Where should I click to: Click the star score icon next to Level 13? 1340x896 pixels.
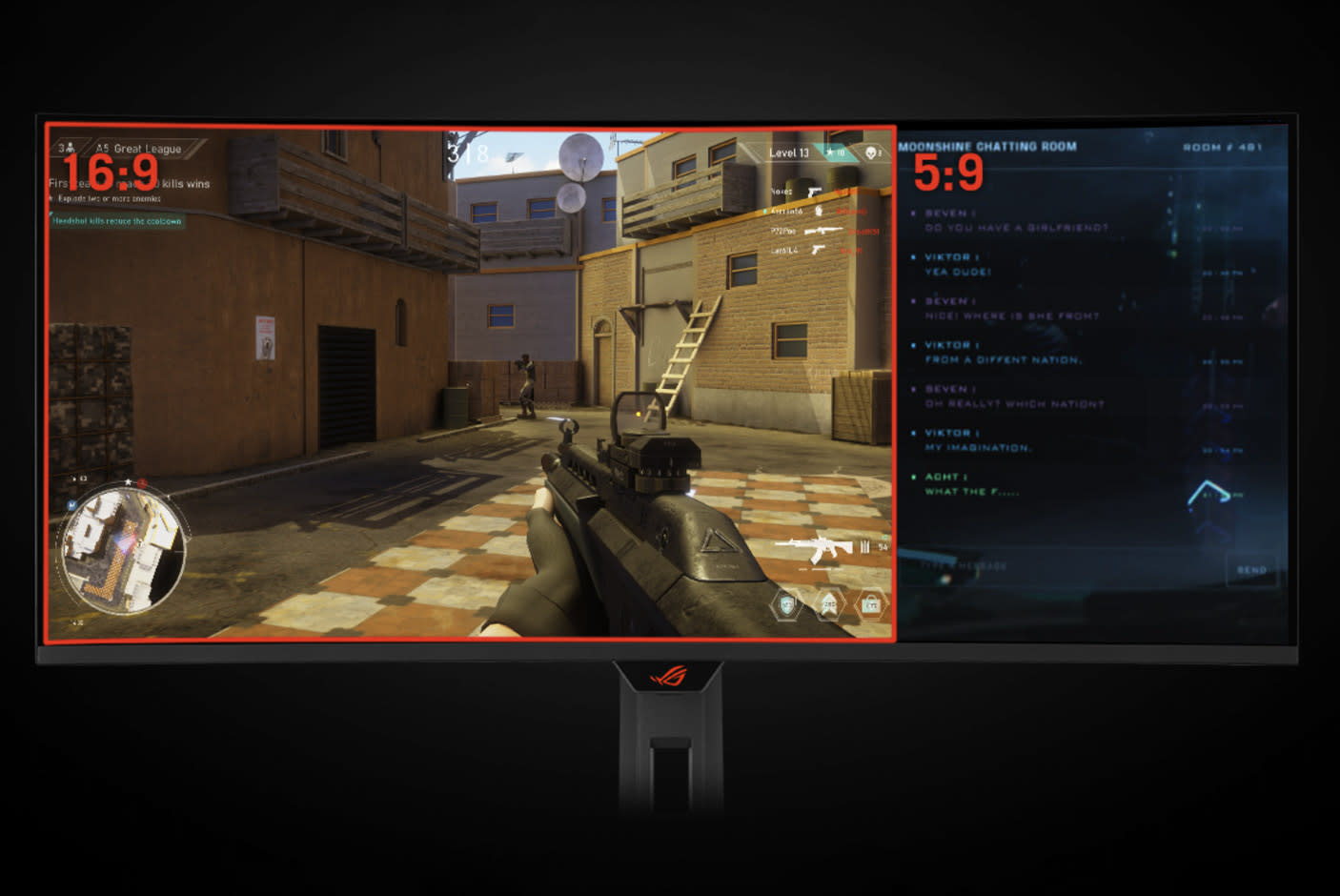coord(830,153)
